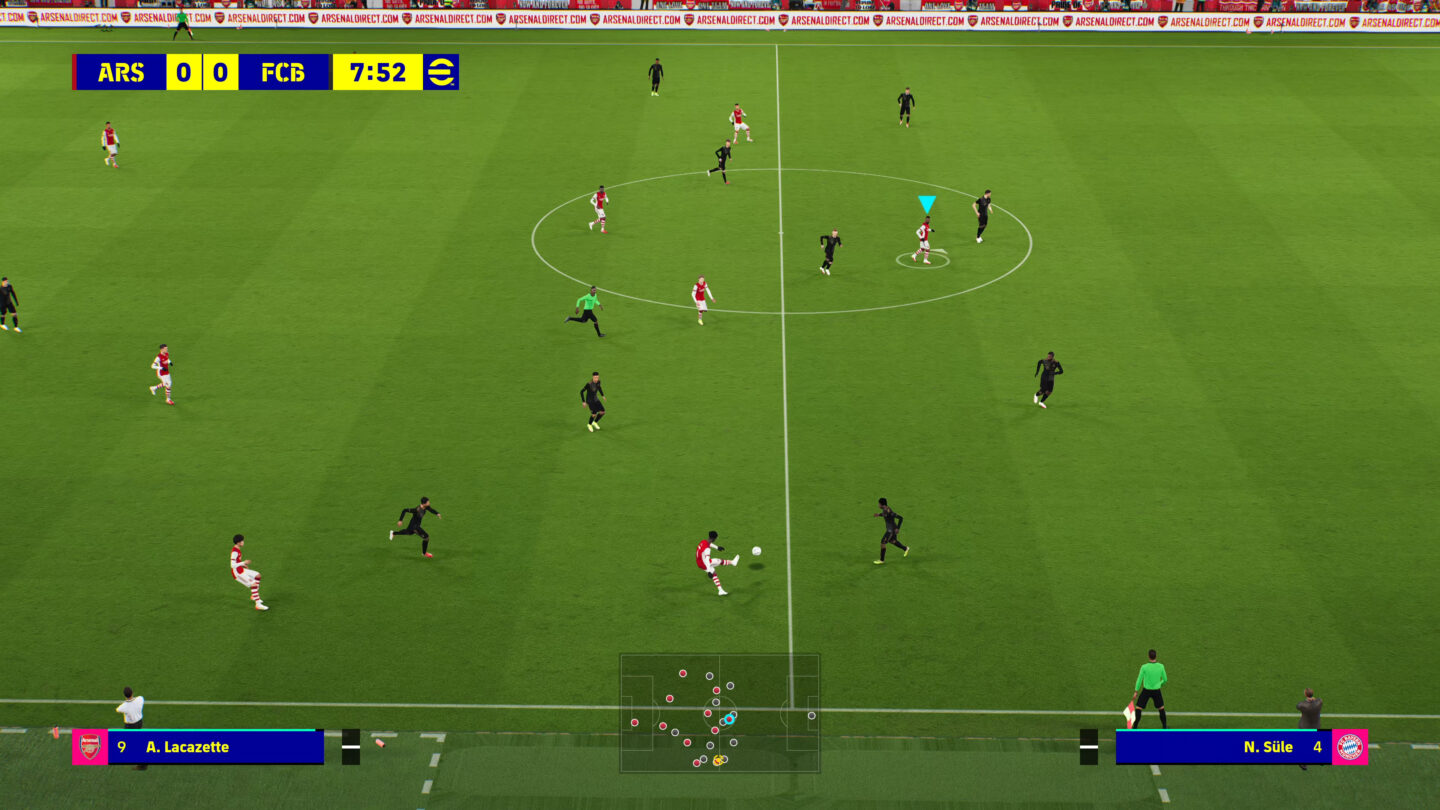The height and width of the screenshot is (810, 1440).
Task: Select a red Arsenal dot on the minimap
Action: pyautogui.click(x=683, y=674)
